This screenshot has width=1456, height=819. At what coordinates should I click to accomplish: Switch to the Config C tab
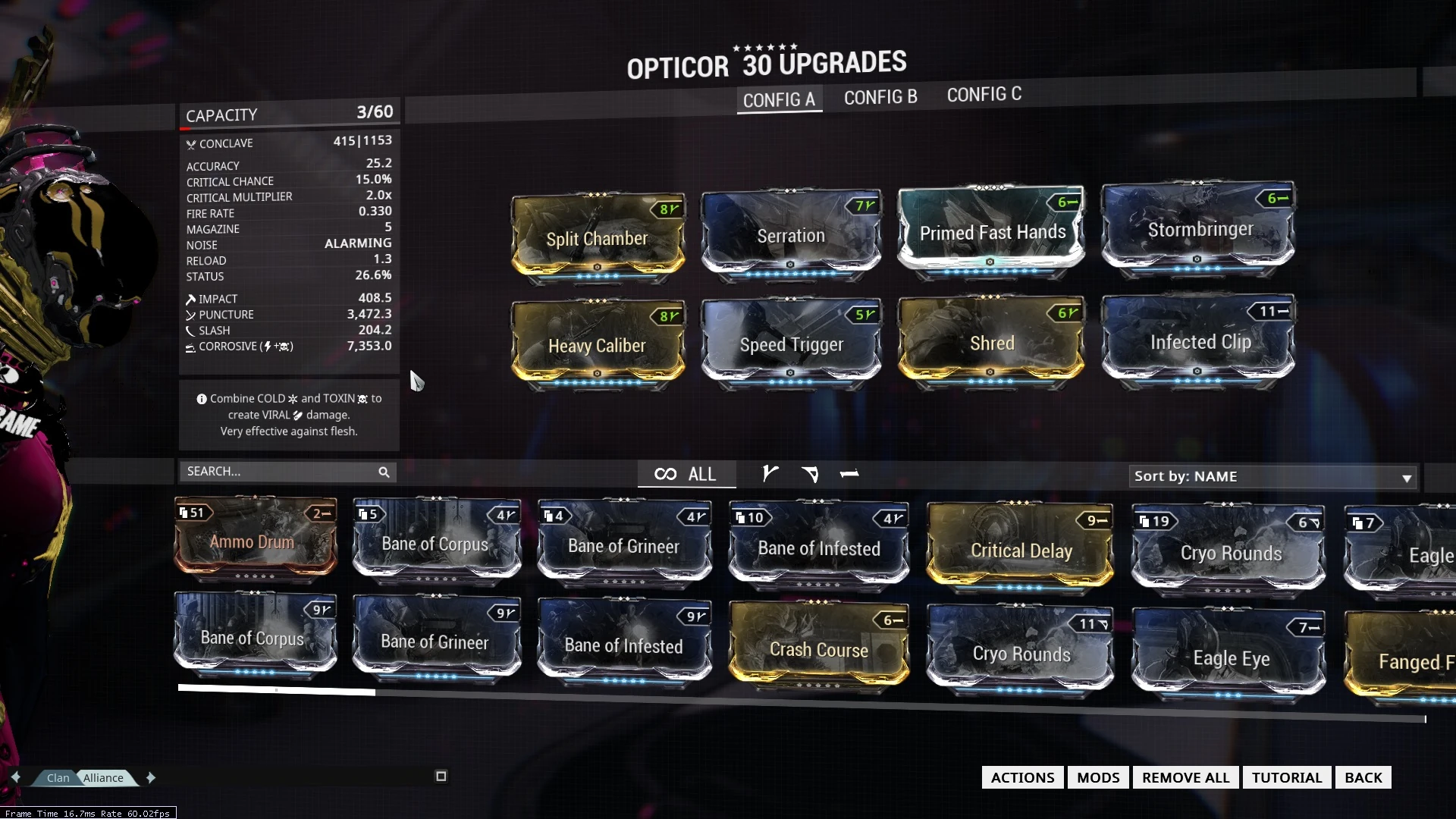pos(984,95)
